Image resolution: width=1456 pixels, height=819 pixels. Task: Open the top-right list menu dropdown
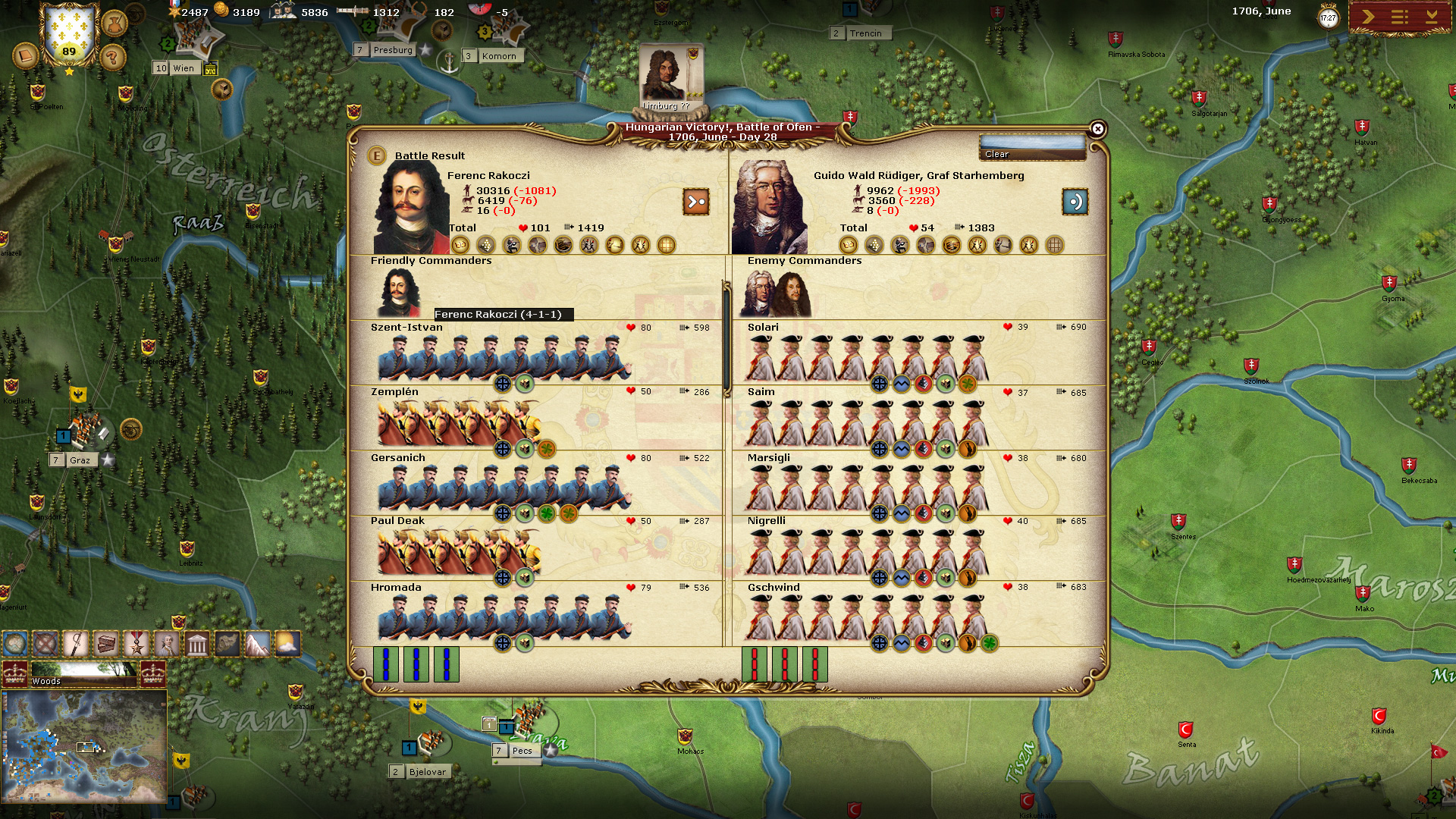click(1401, 16)
